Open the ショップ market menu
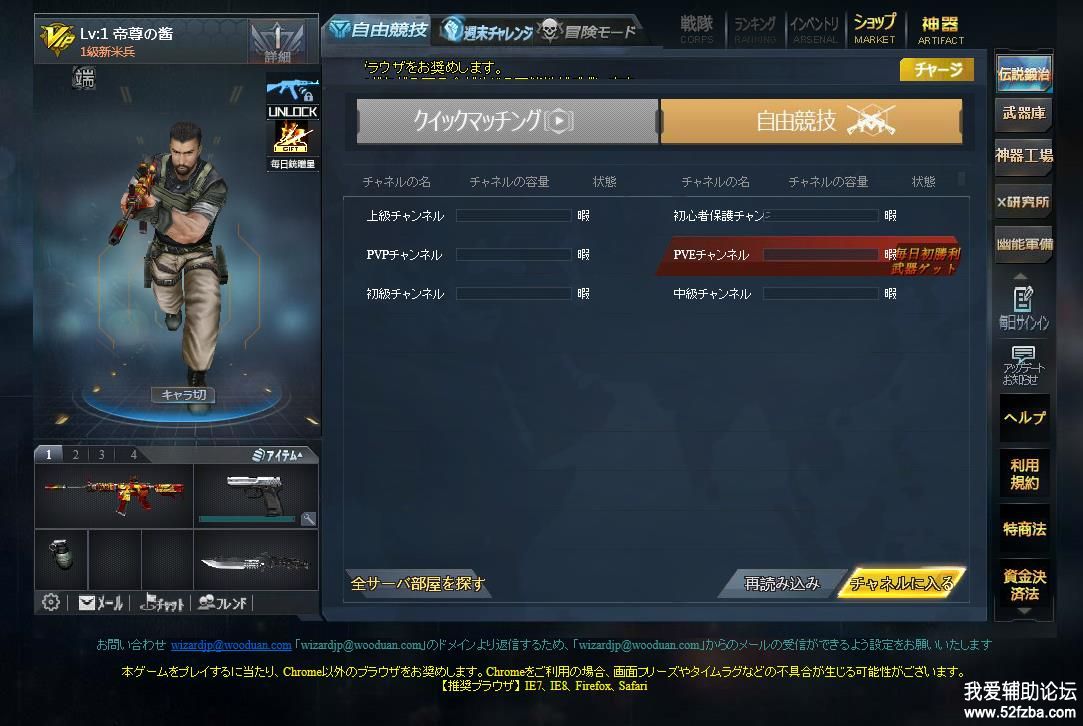The width and height of the screenshot is (1083, 726). (x=874, y=28)
